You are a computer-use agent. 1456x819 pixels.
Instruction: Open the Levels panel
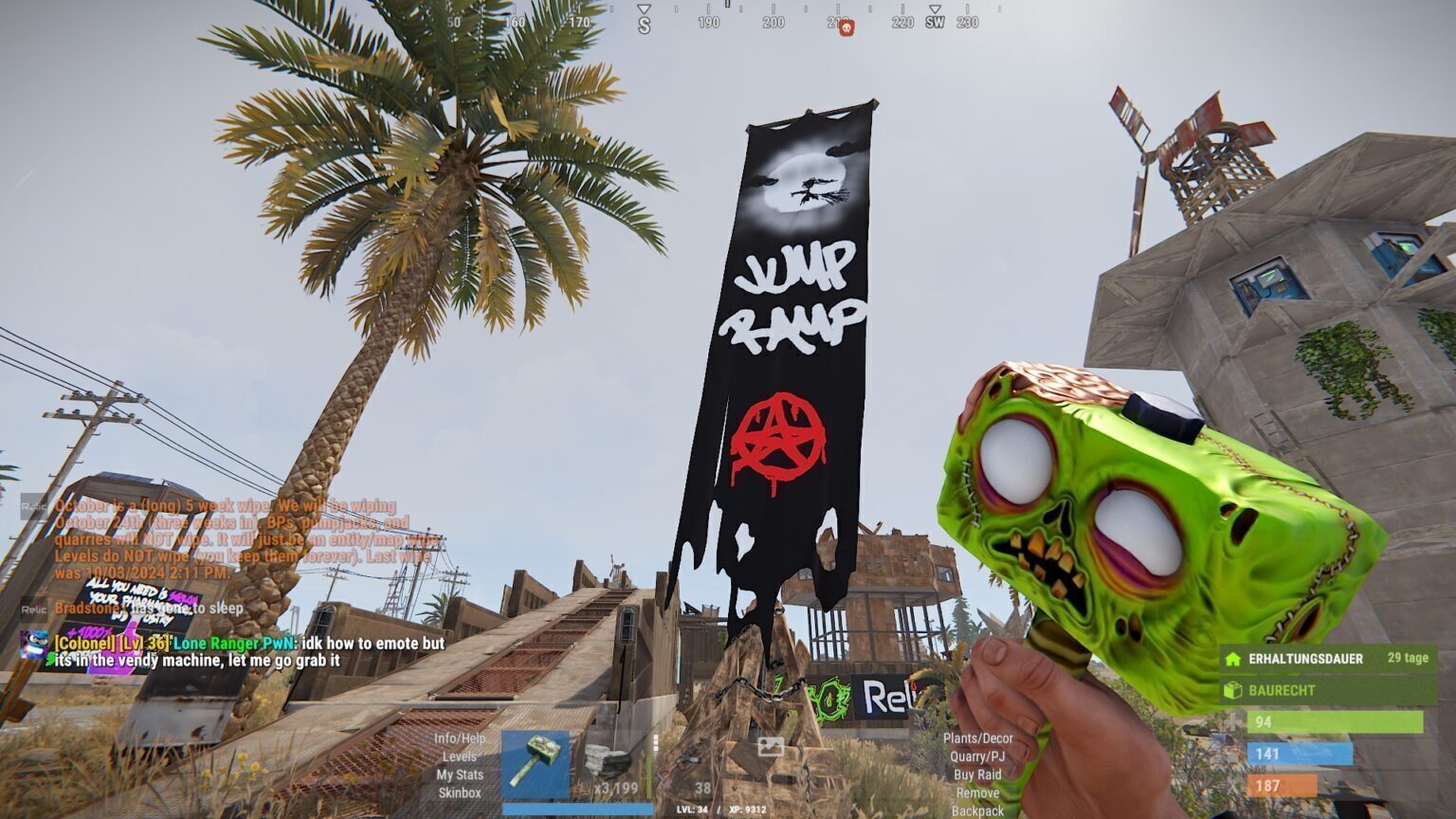[x=460, y=756]
